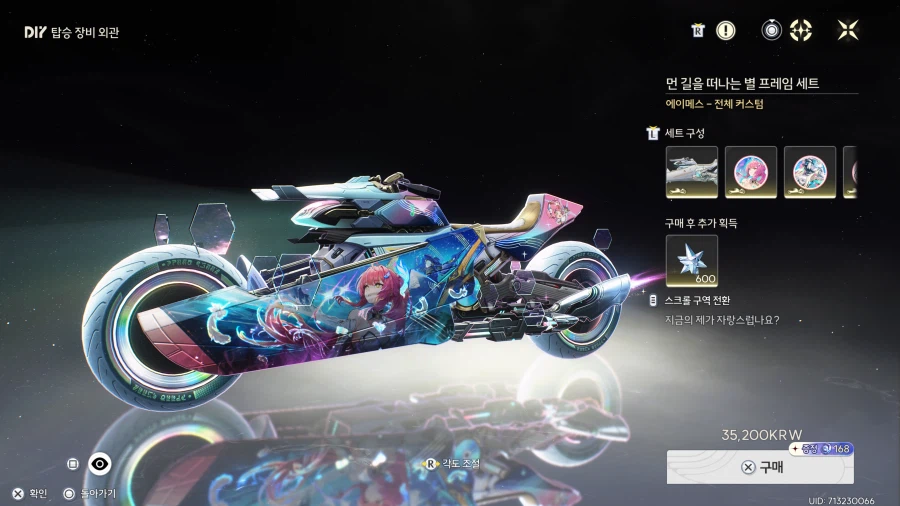Go back using the 돌아가기 option
The width and height of the screenshot is (900, 506).
click(x=88, y=493)
